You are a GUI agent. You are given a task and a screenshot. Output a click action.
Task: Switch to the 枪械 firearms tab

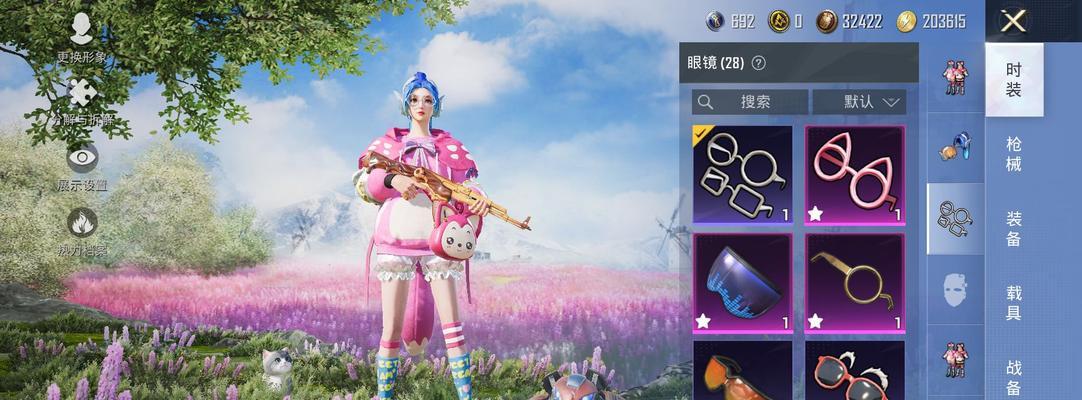(1014, 153)
